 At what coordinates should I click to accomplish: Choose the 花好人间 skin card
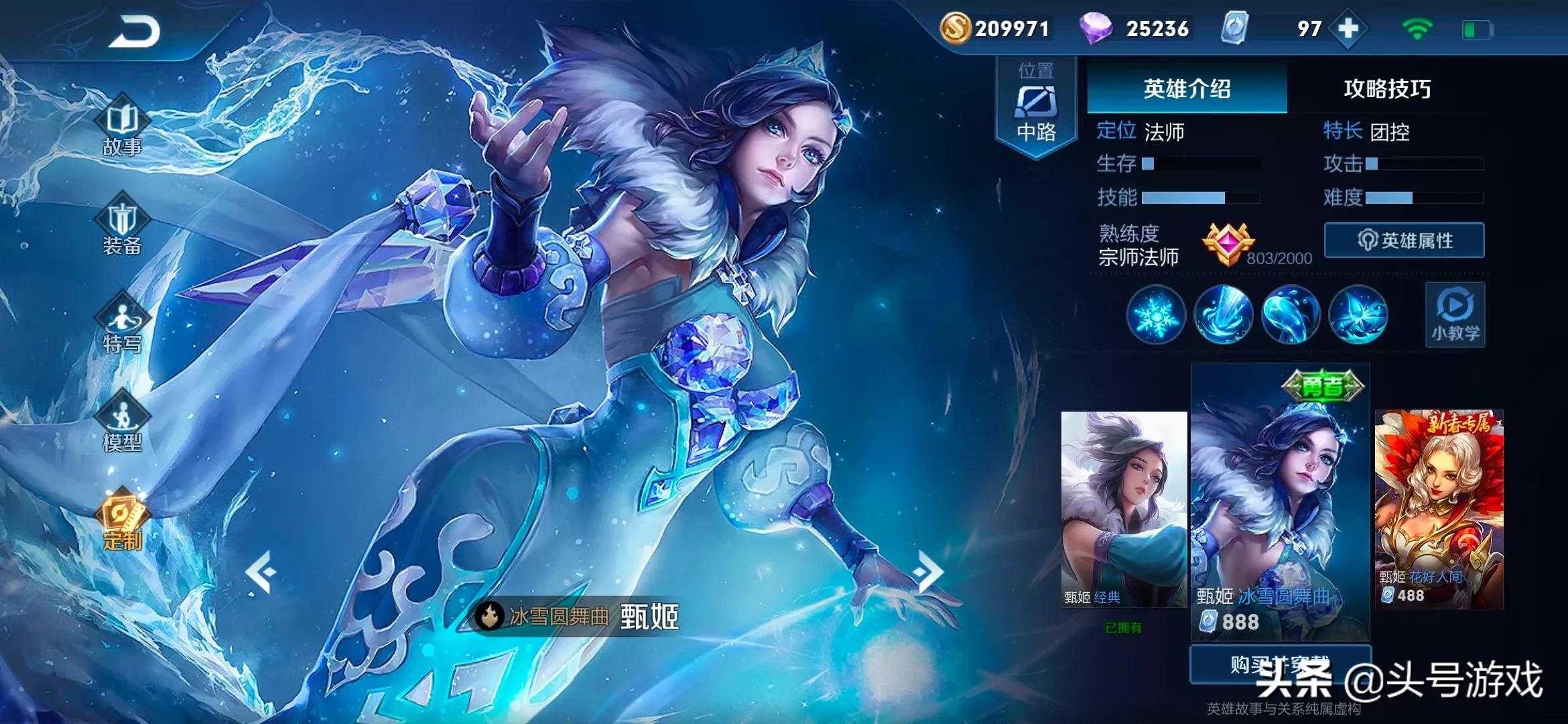1439,509
